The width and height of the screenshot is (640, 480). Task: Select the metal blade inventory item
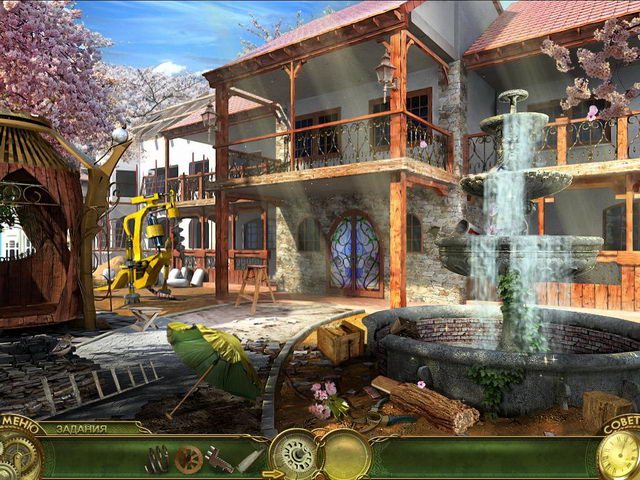[250, 460]
